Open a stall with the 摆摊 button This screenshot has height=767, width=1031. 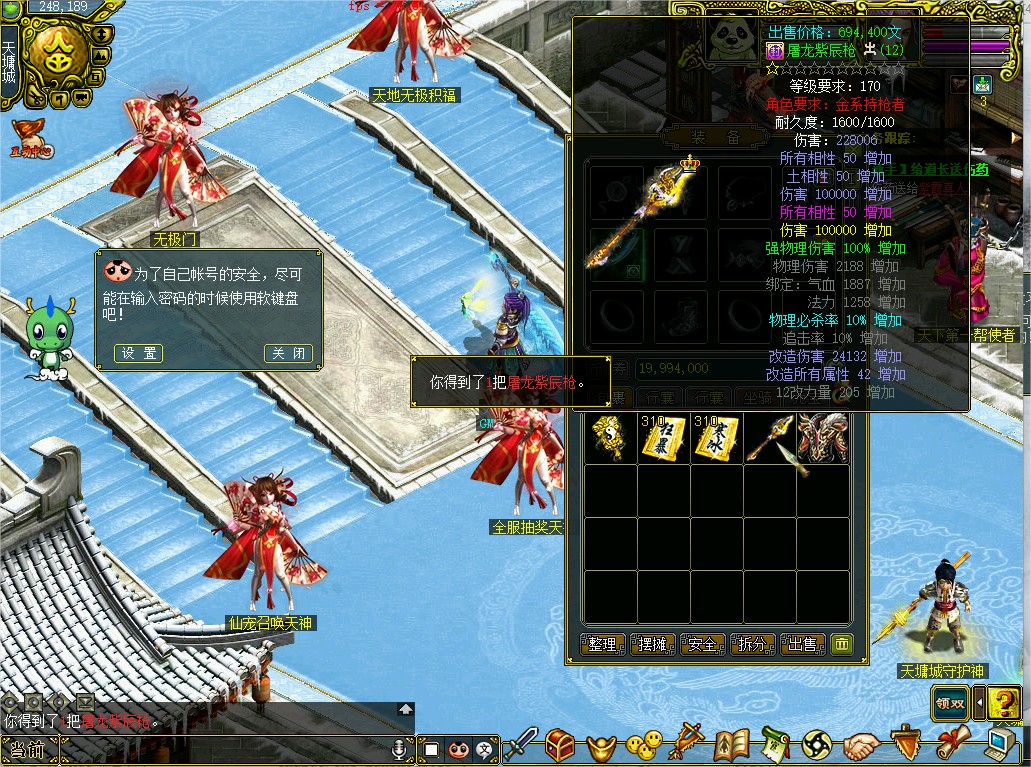(652, 644)
